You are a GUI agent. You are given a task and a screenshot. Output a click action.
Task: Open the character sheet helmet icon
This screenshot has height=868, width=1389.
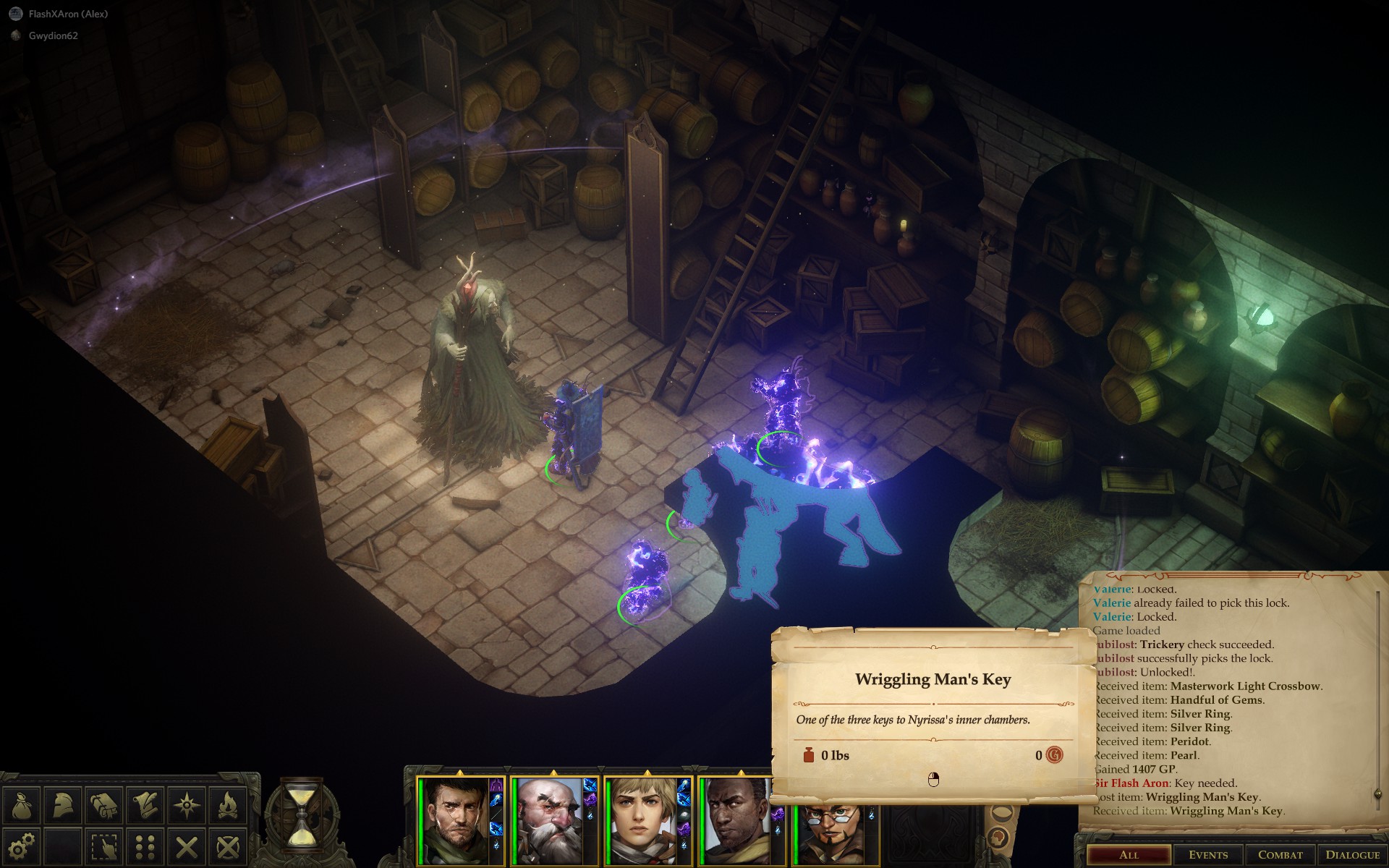(62, 805)
